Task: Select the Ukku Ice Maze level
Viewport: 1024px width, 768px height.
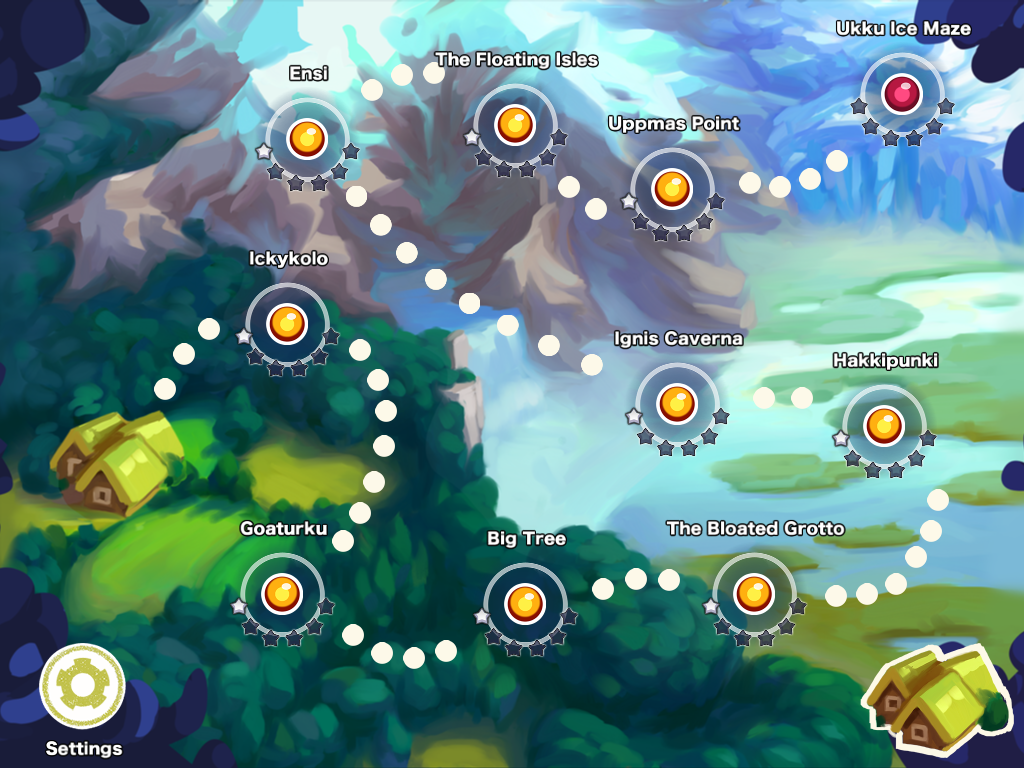Action: (x=902, y=94)
